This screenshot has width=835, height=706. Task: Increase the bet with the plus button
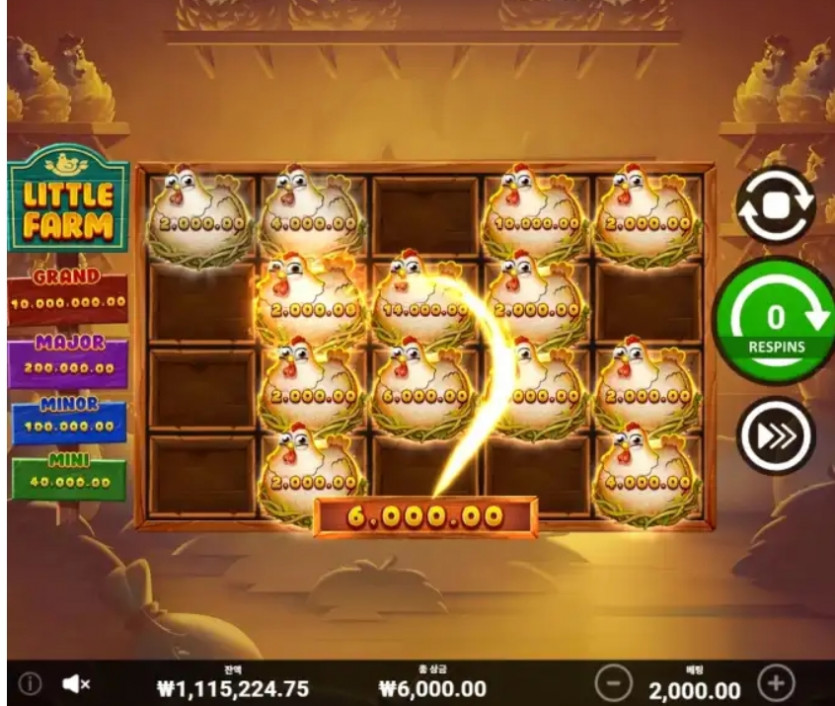coord(776,684)
